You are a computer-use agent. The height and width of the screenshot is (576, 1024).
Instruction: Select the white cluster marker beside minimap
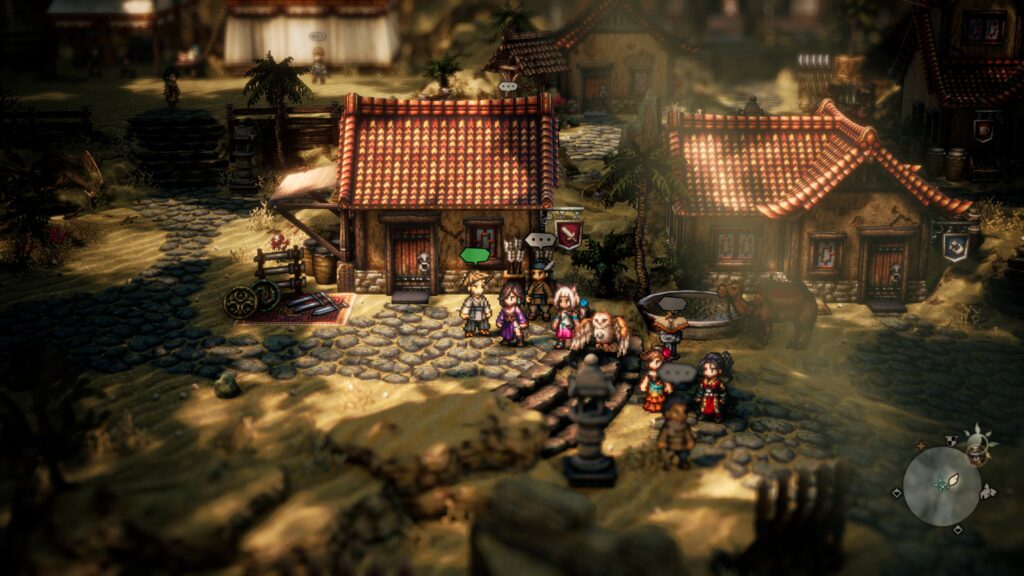click(988, 490)
